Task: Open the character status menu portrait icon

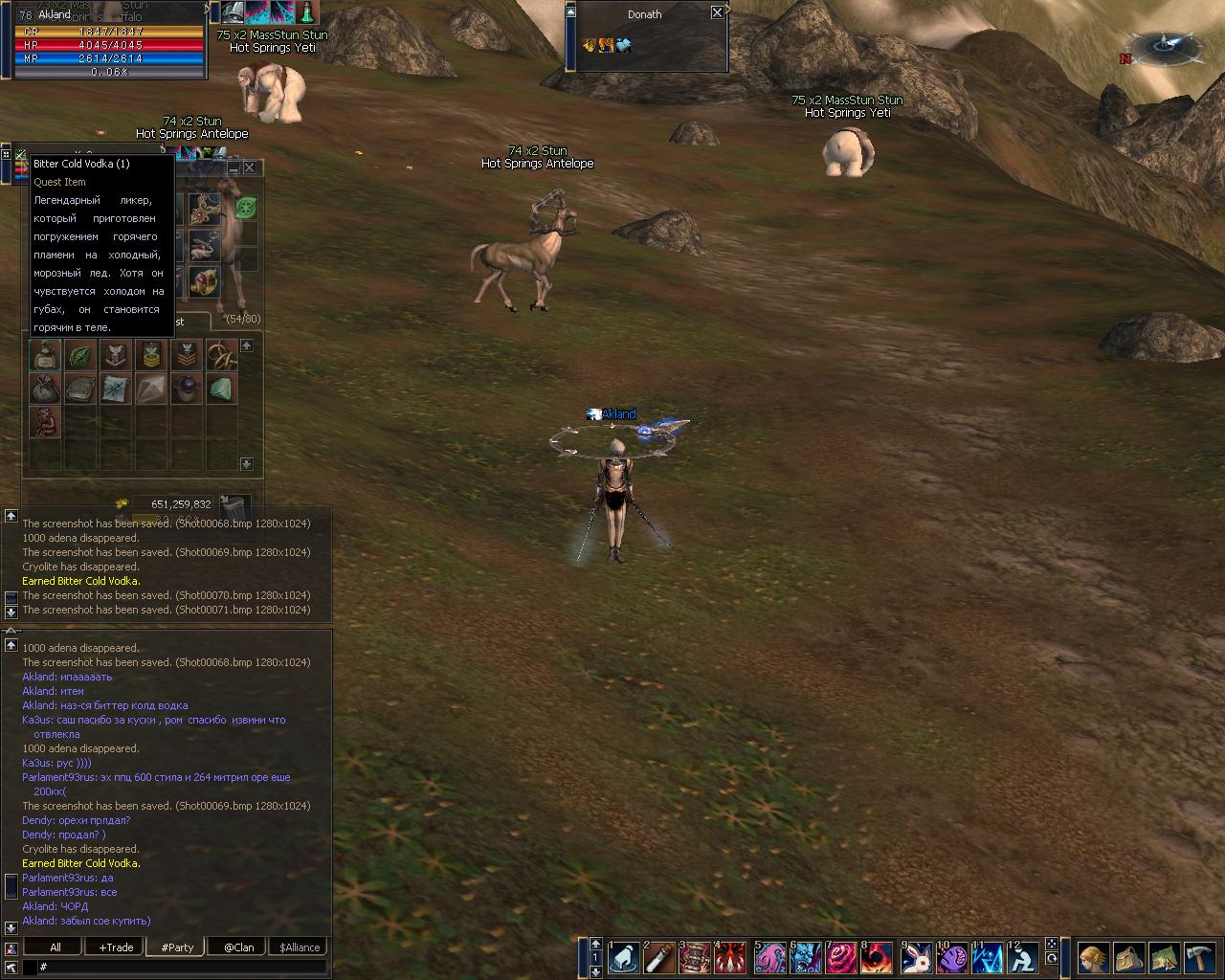Action: (x=1094, y=957)
